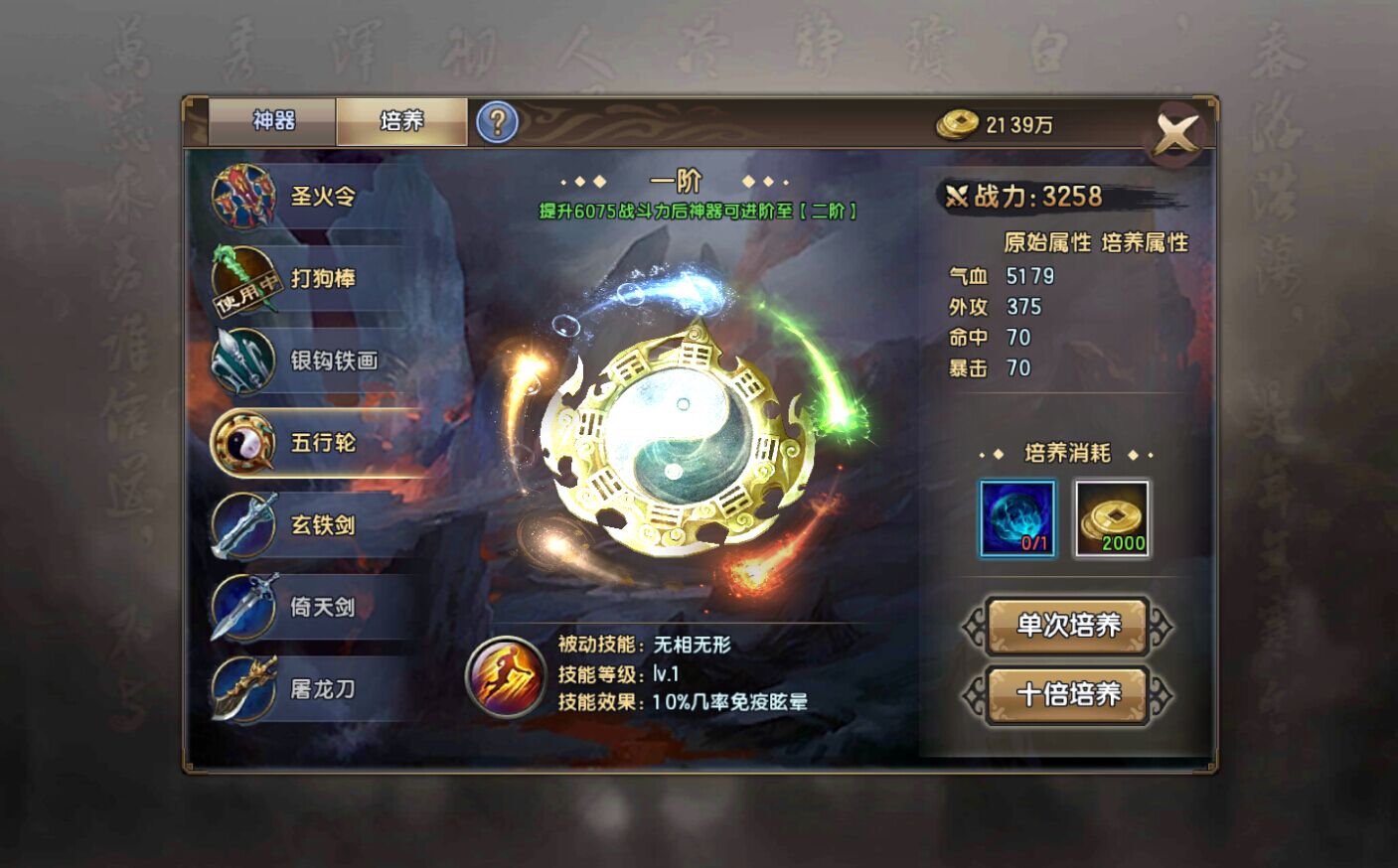The height and width of the screenshot is (868, 1398).
Task: Choose the 银钩铁画 artifact icon
Action: (x=241, y=362)
